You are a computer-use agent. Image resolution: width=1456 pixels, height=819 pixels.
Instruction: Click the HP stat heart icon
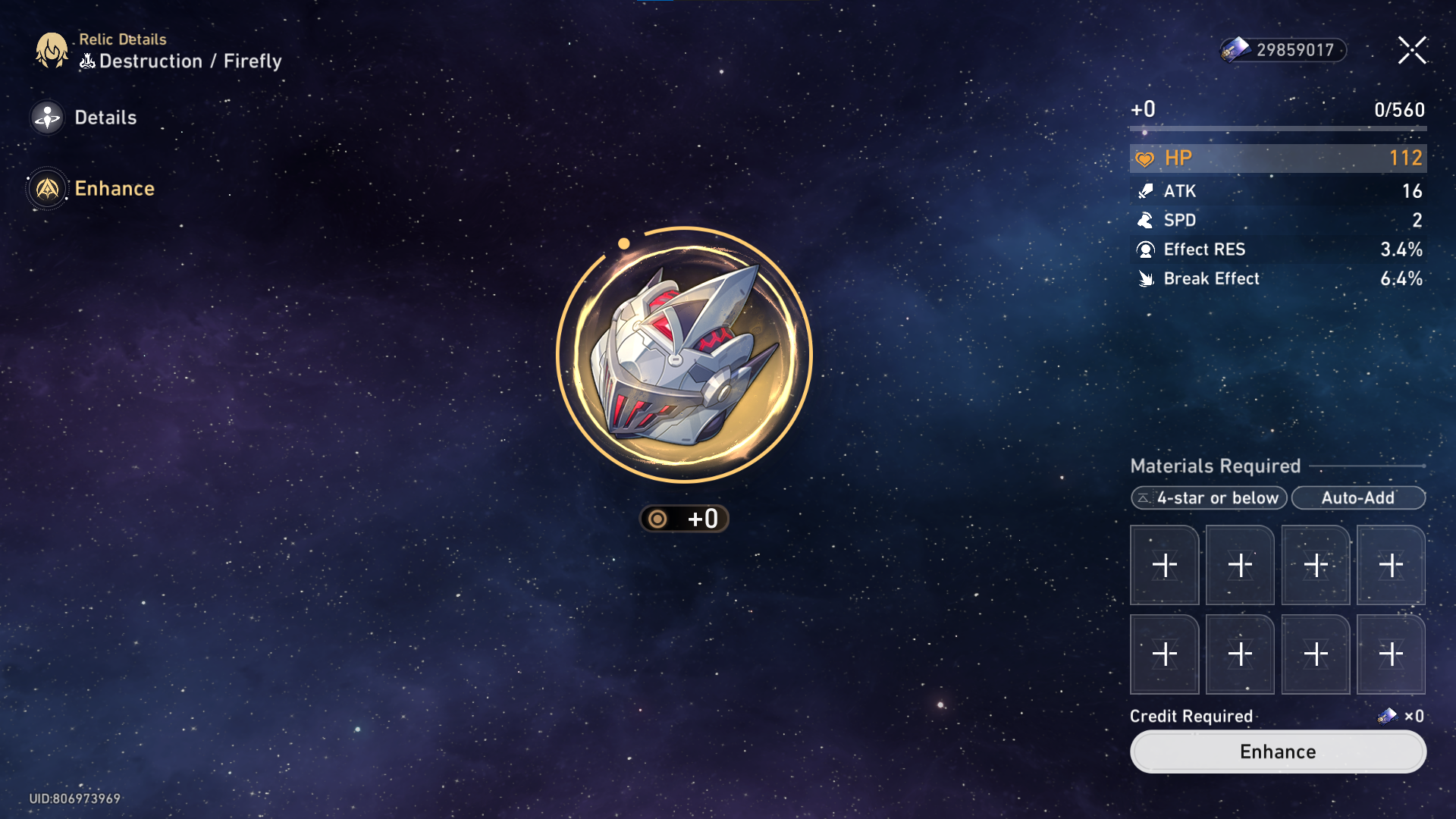tap(1145, 158)
